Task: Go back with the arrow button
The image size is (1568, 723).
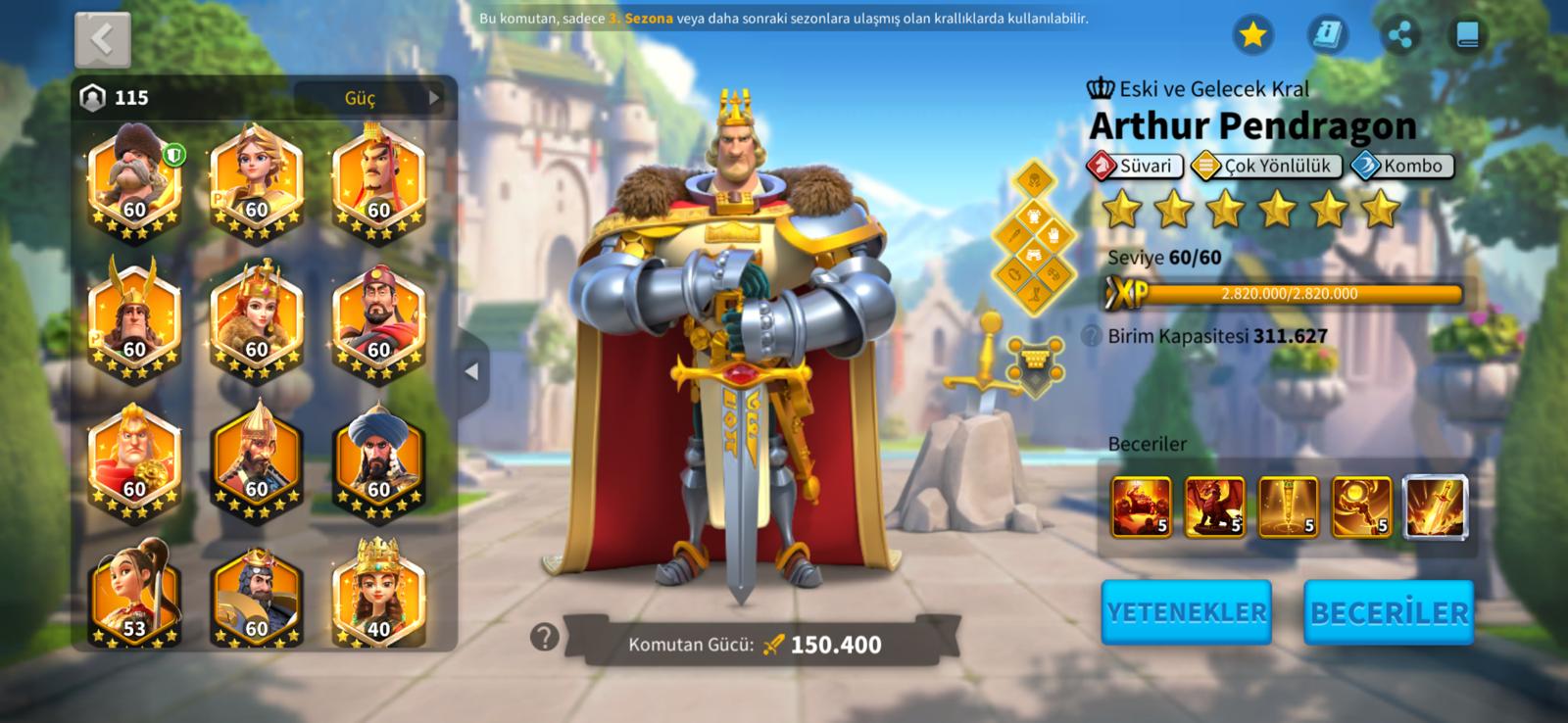Action: [102, 40]
